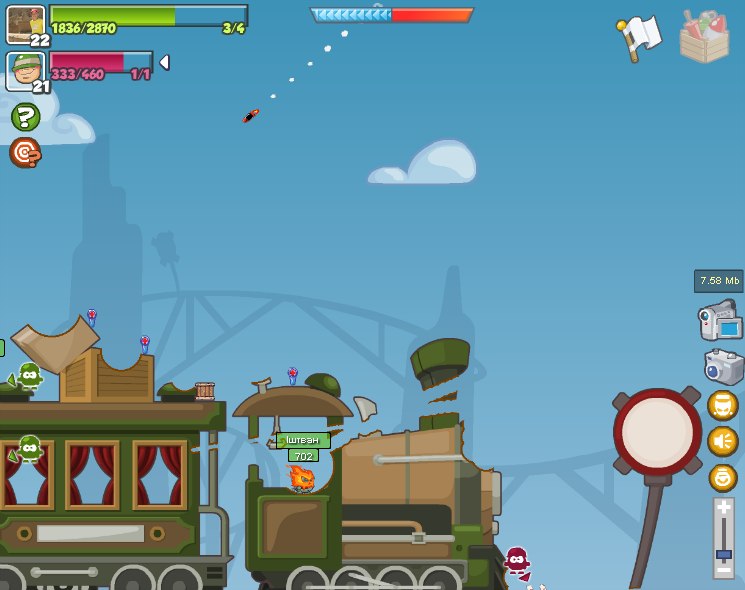Select the level 21 green-helmet opponent avatar
The width and height of the screenshot is (745, 590).
click(x=25, y=70)
